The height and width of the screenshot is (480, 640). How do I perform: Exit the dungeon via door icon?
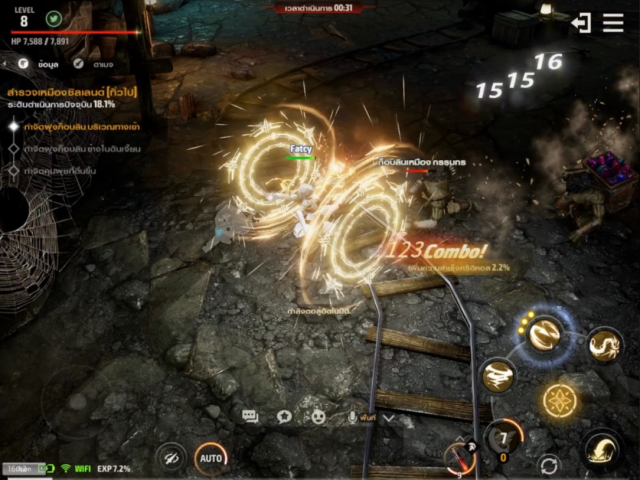581,22
